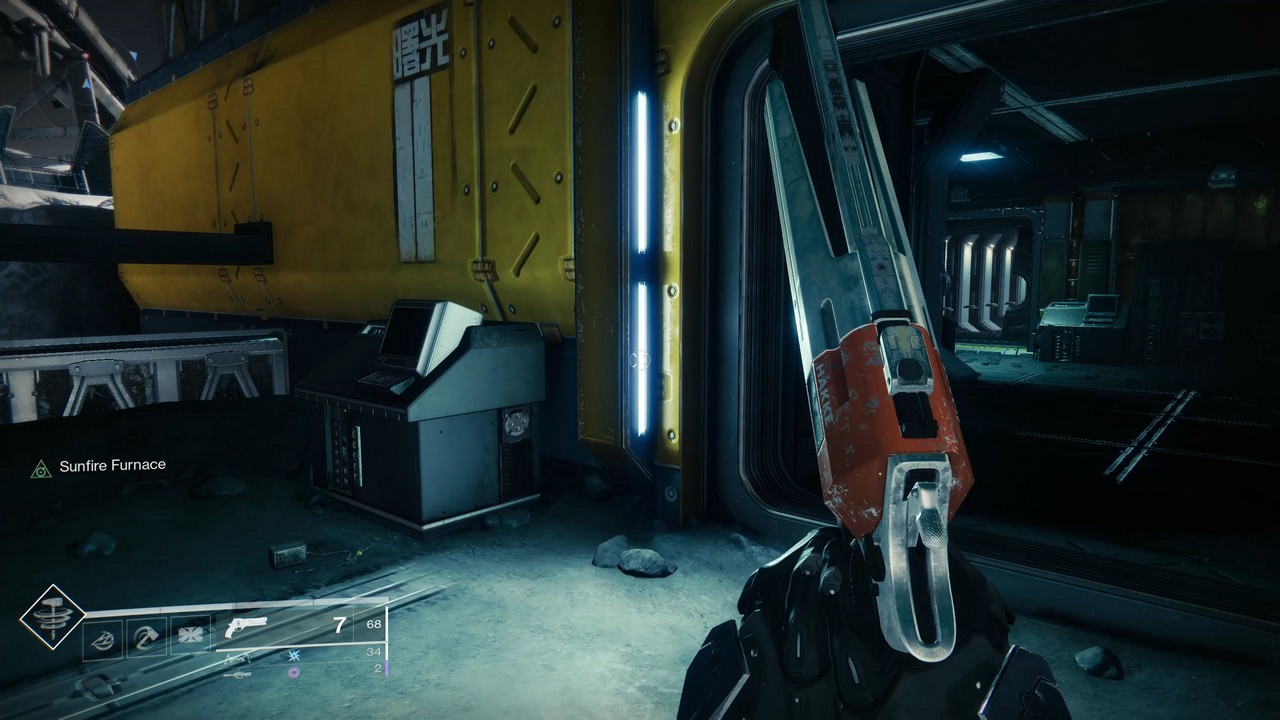The image size is (1280, 720).
Task: Click the barricade class ability icon
Action: tap(104, 640)
